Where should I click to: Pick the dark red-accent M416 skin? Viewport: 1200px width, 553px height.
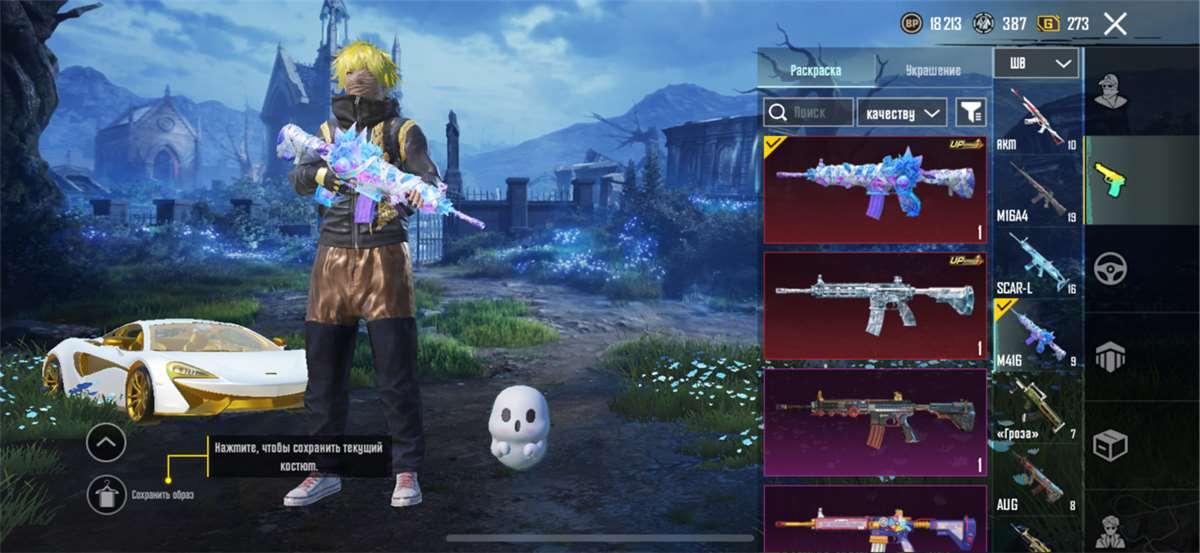pyautogui.click(x=874, y=421)
